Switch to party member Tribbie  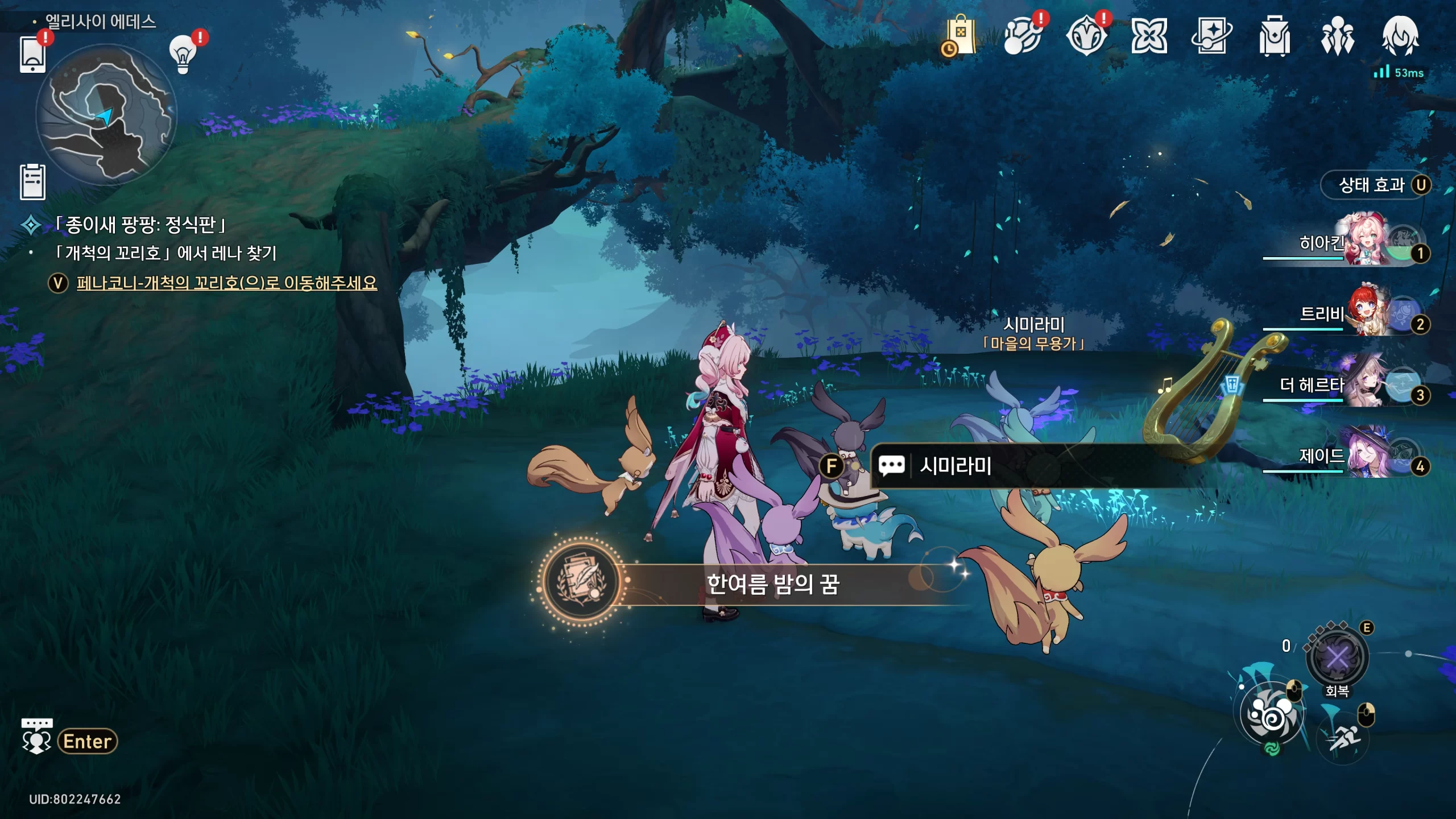click(1365, 313)
